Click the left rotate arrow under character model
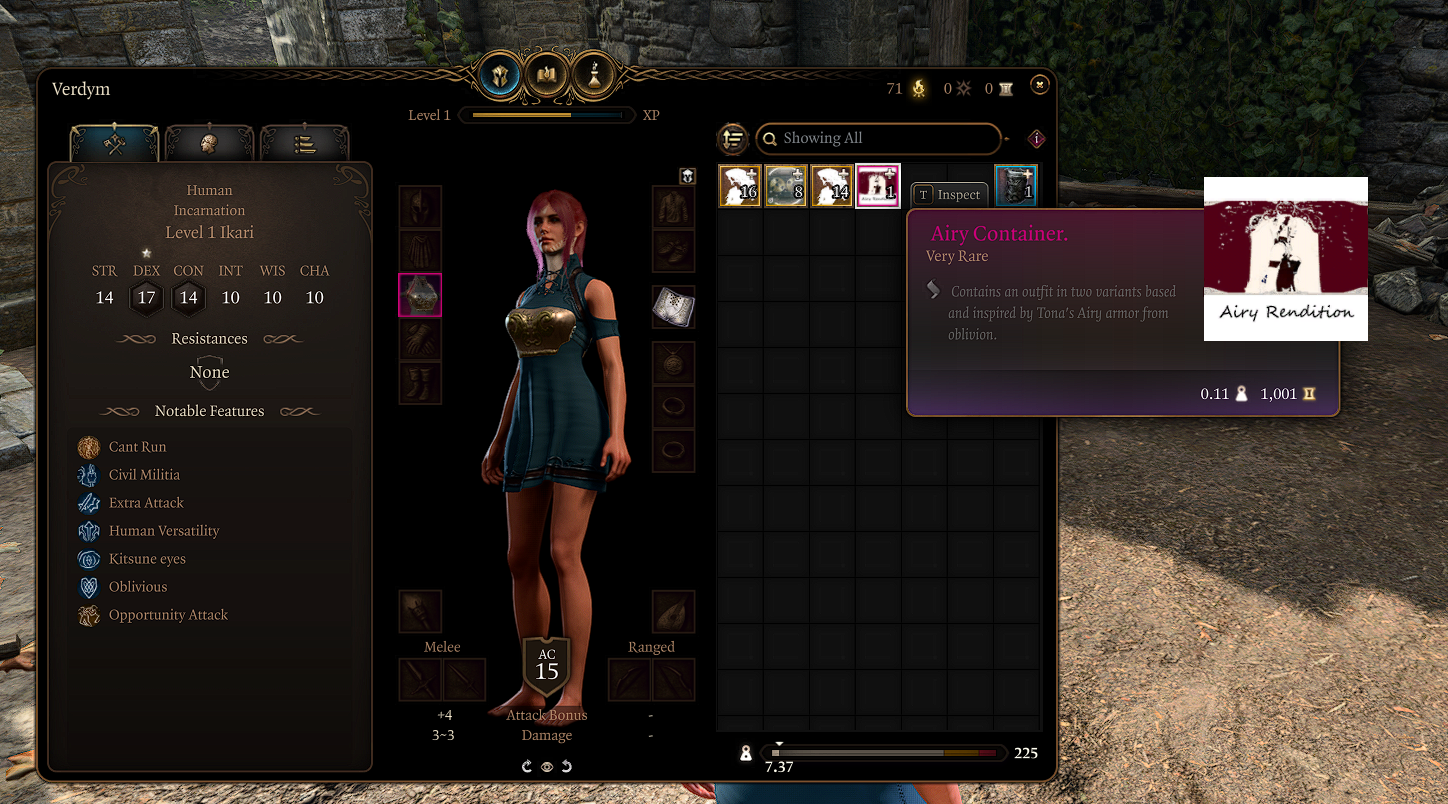Viewport: 1448px width, 804px height. pyautogui.click(x=527, y=766)
